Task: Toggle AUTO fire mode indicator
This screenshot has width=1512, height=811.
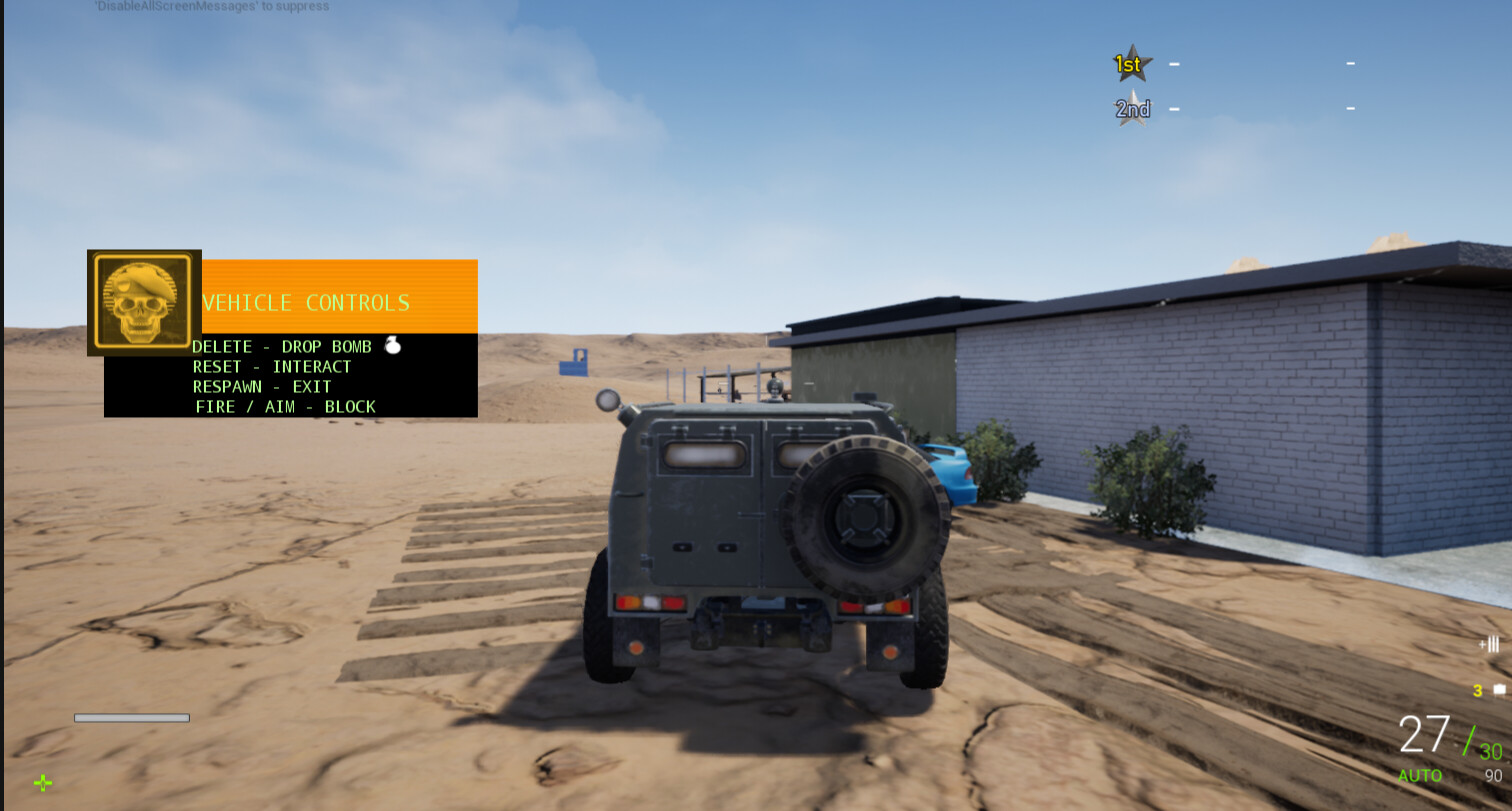Action: 1419,775
